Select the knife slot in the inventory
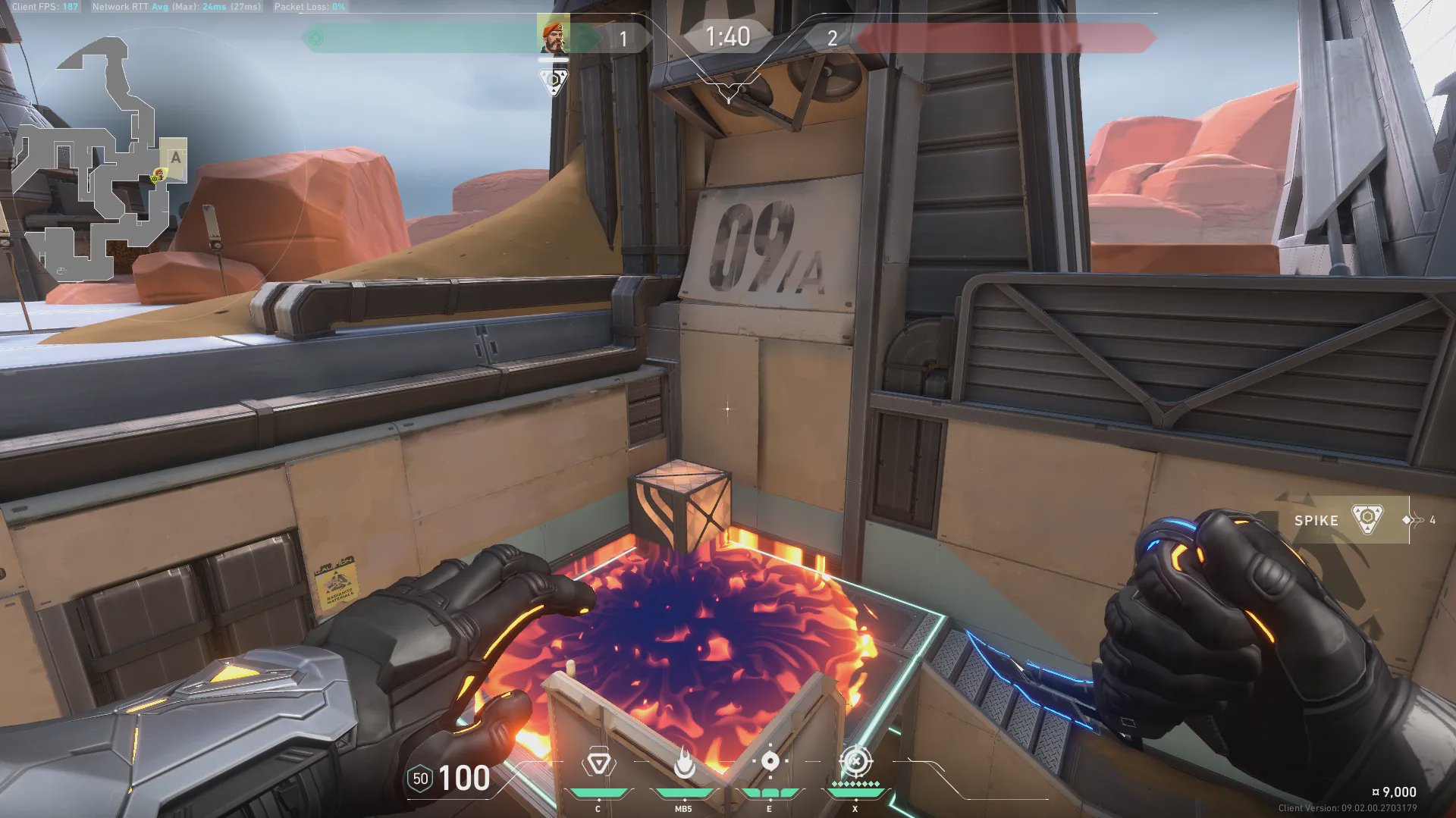1456x818 pixels. 1417,520
